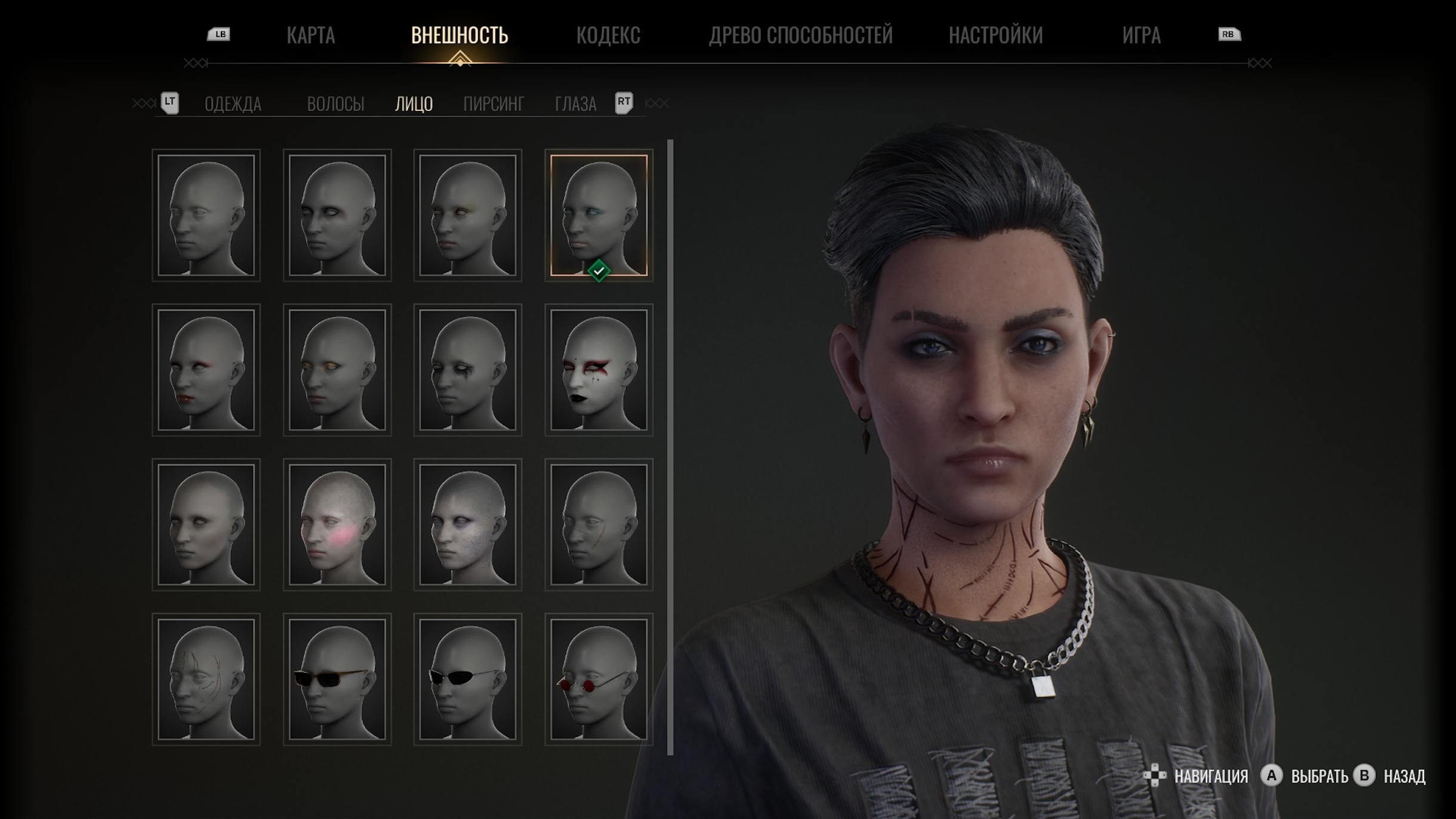The image size is (1456, 819).
Task: Select the red-and-black clown makeup face
Action: click(599, 370)
